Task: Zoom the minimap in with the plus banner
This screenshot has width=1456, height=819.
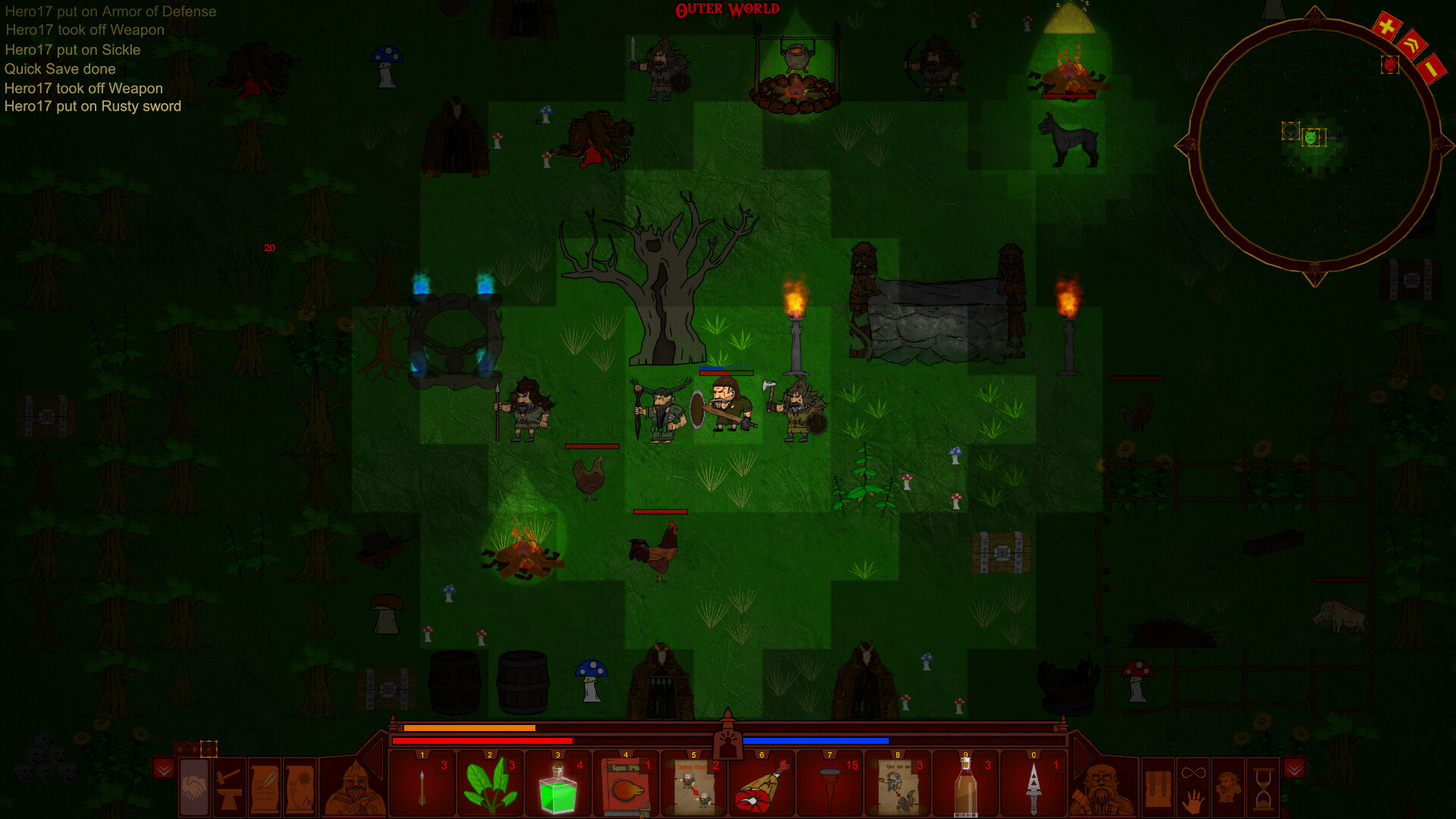Action: [x=1385, y=25]
